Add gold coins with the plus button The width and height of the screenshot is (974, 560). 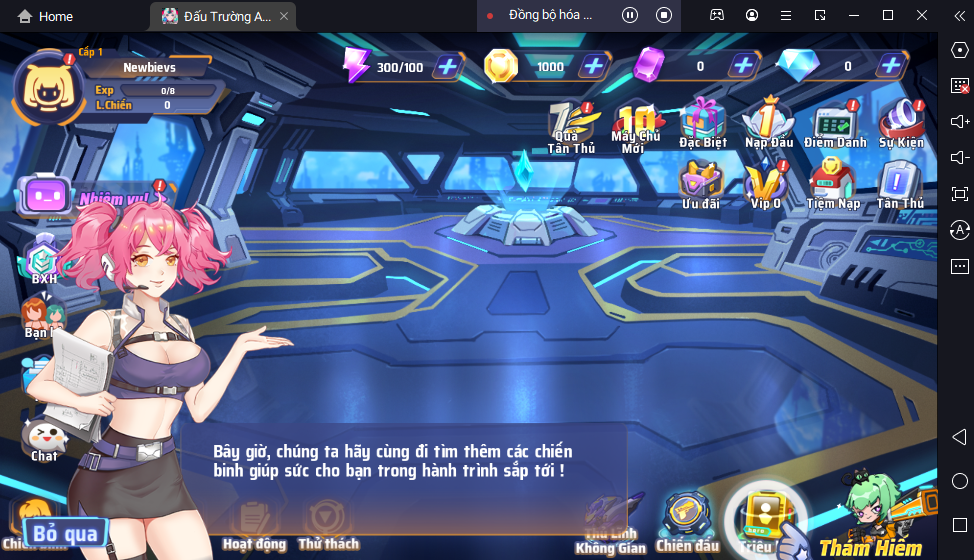tap(594, 67)
